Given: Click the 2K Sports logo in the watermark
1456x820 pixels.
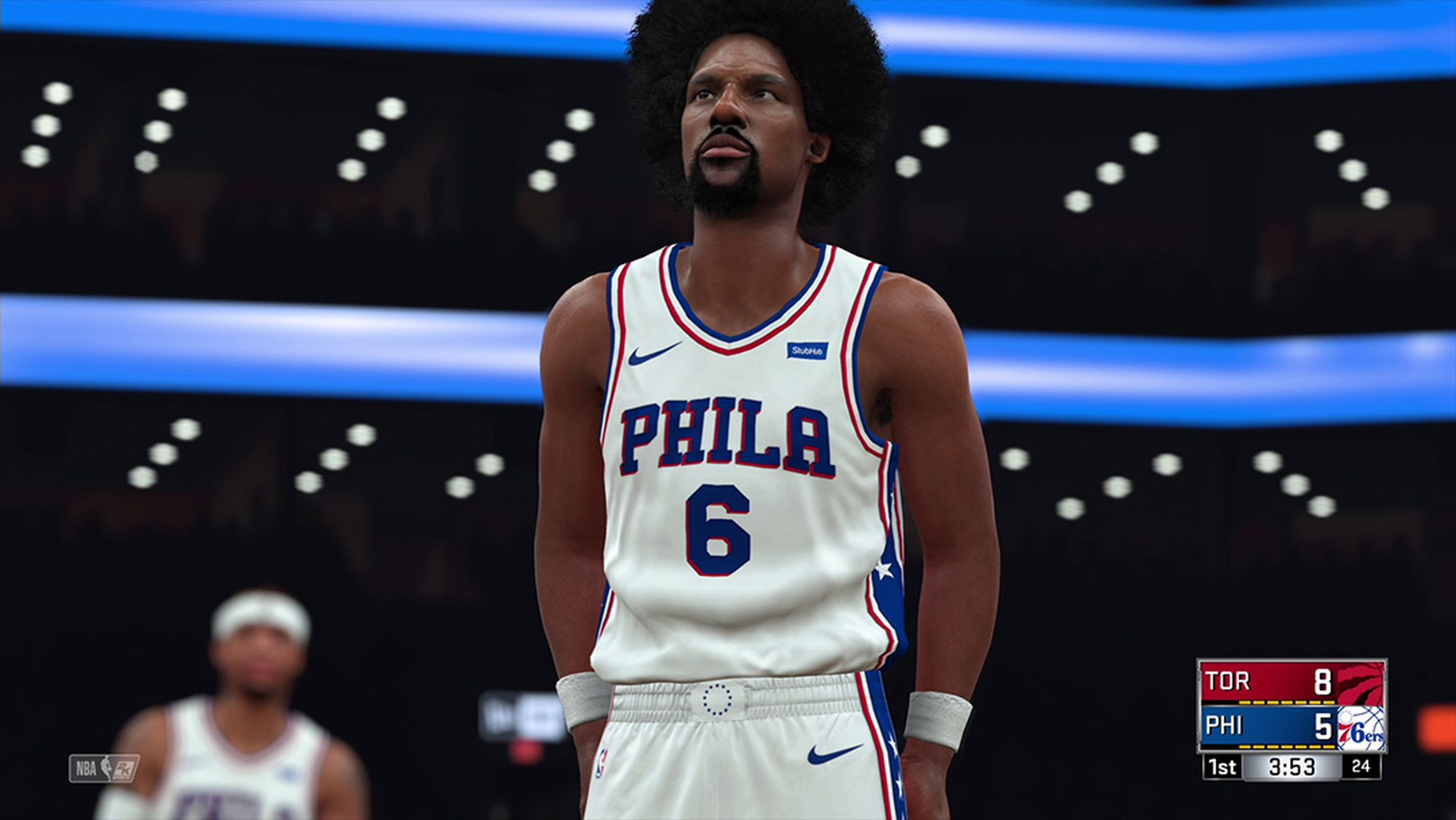Looking at the screenshot, I should coord(123,768).
